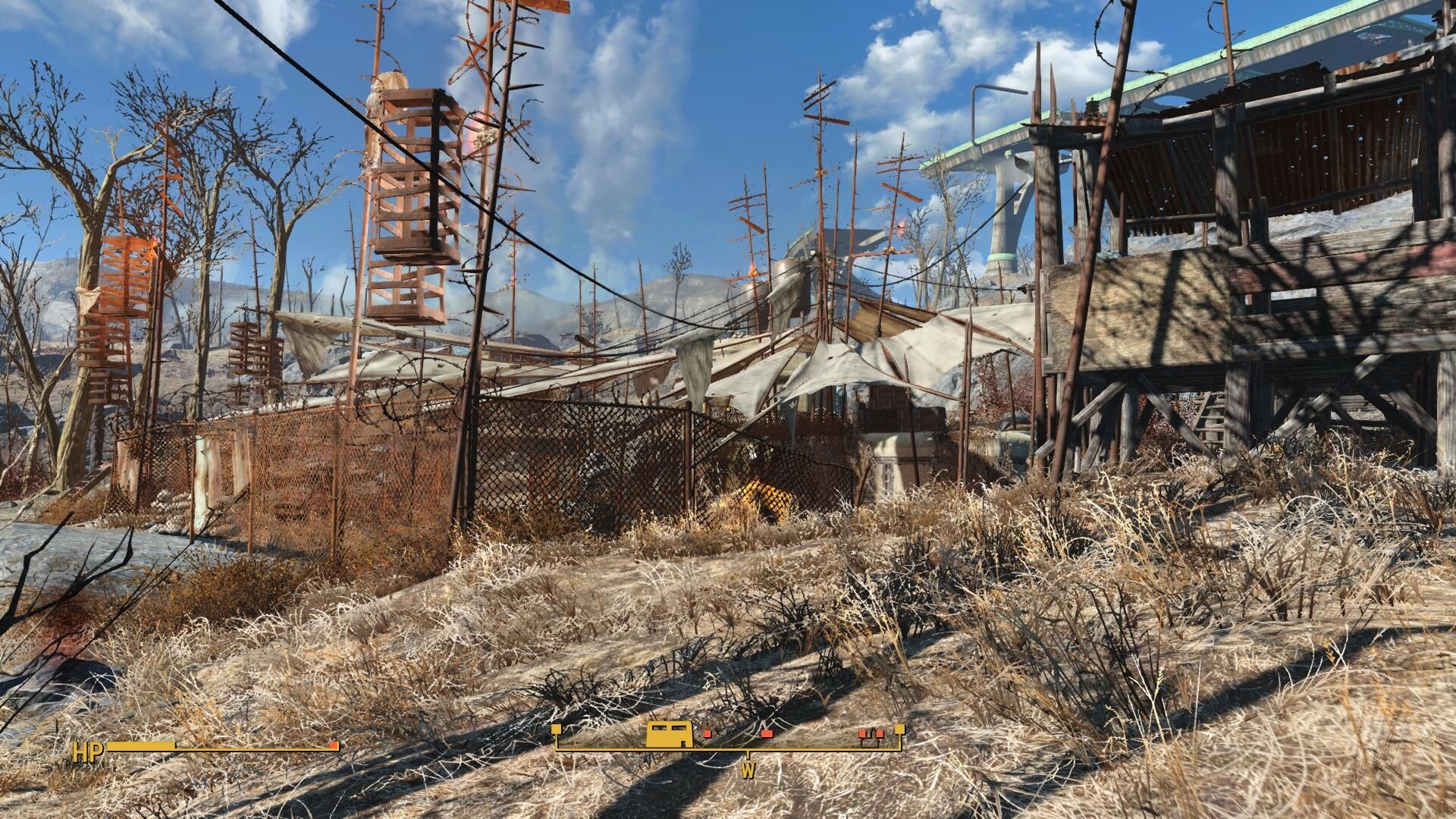
Task: Select the yellow marker at compass far right
Action: pyautogui.click(x=899, y=730)
